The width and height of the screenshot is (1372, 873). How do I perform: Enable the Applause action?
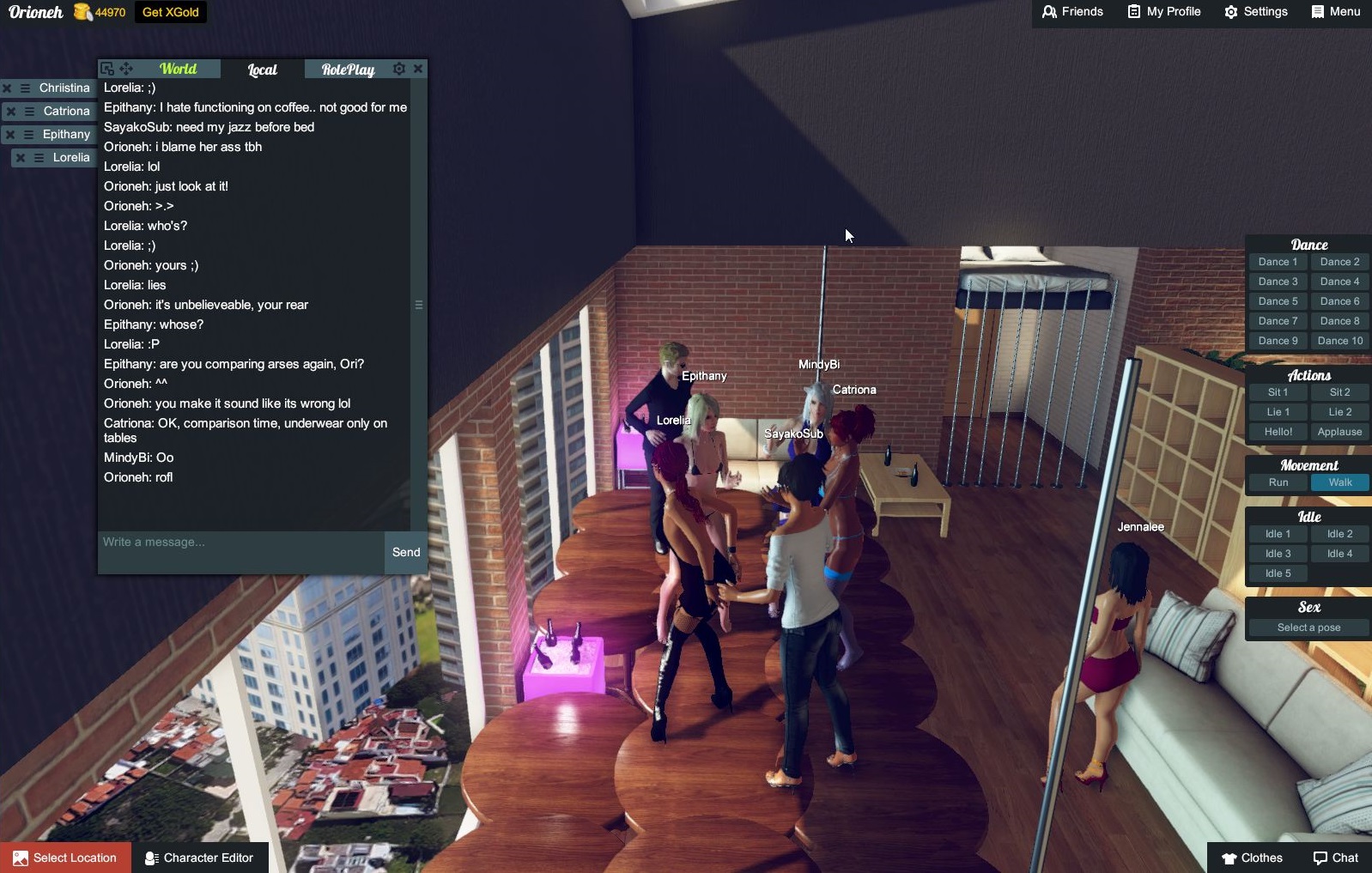[x=1339, y=432]
